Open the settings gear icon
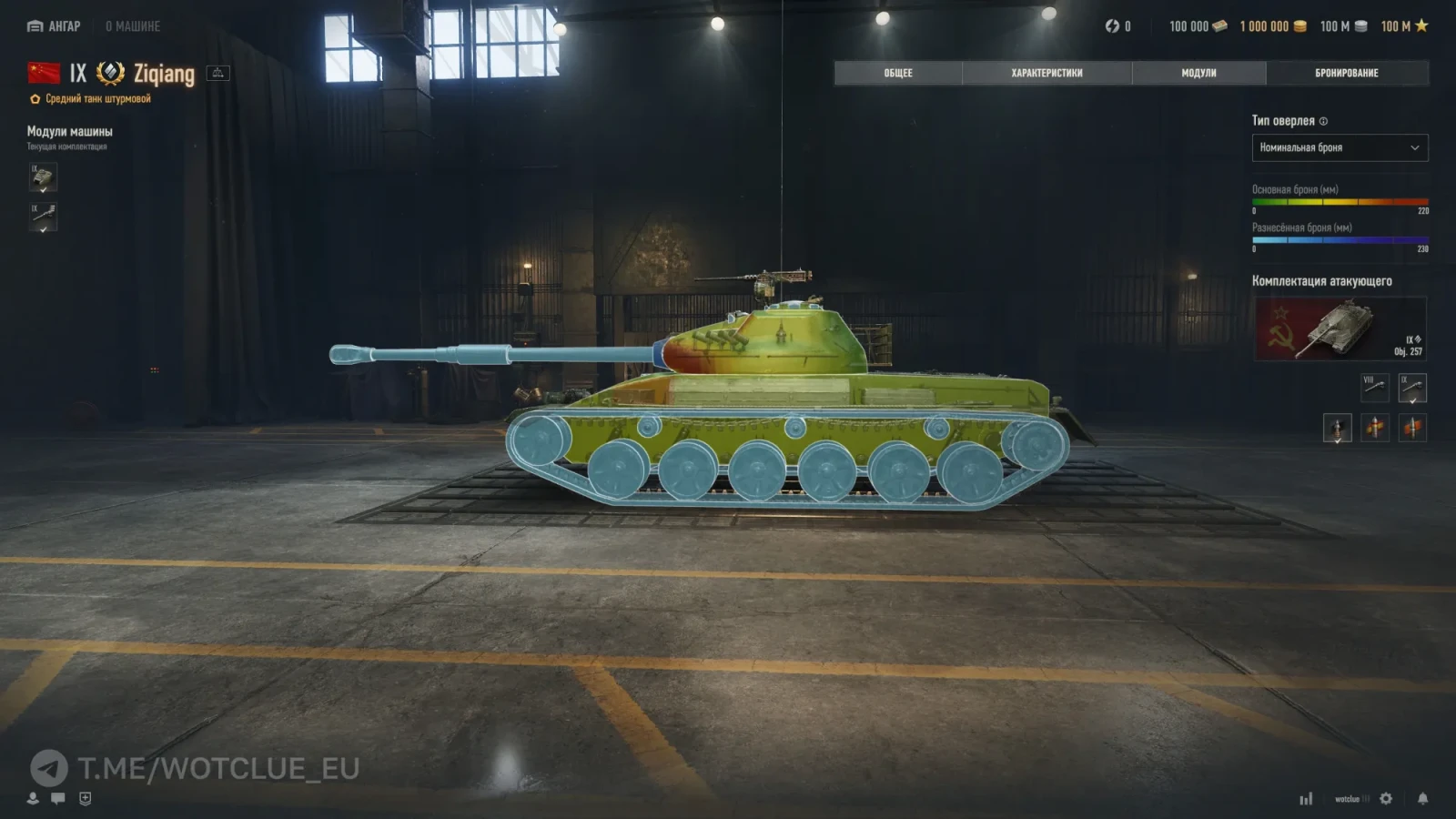This screenshot has width=1456, height=819. click(1386, 798)
